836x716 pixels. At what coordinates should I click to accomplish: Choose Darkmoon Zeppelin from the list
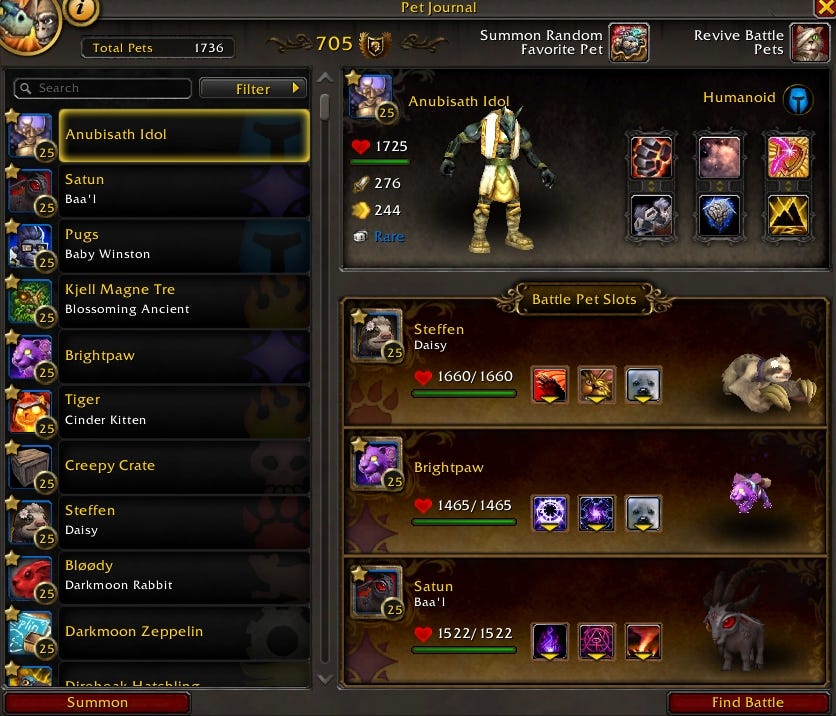[x=184, y=631]
